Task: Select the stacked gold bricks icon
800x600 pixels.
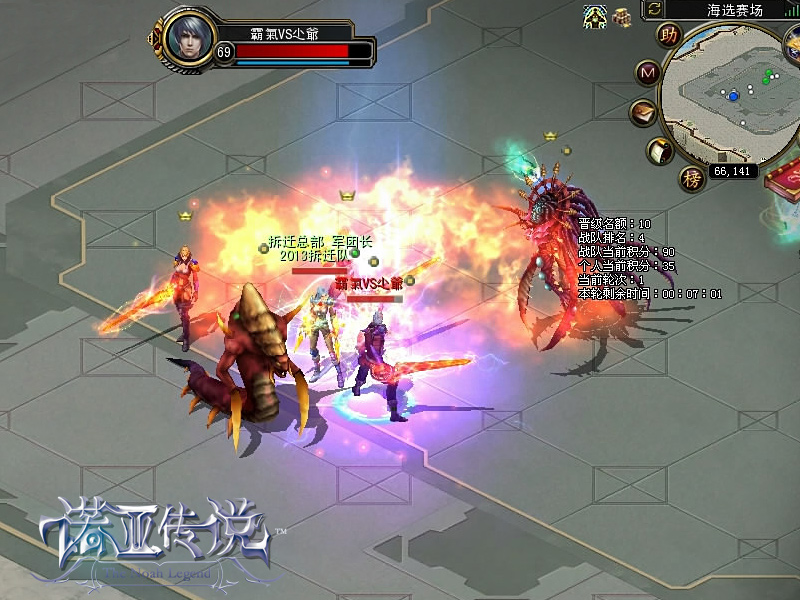Action: click(x=623, y=16)
